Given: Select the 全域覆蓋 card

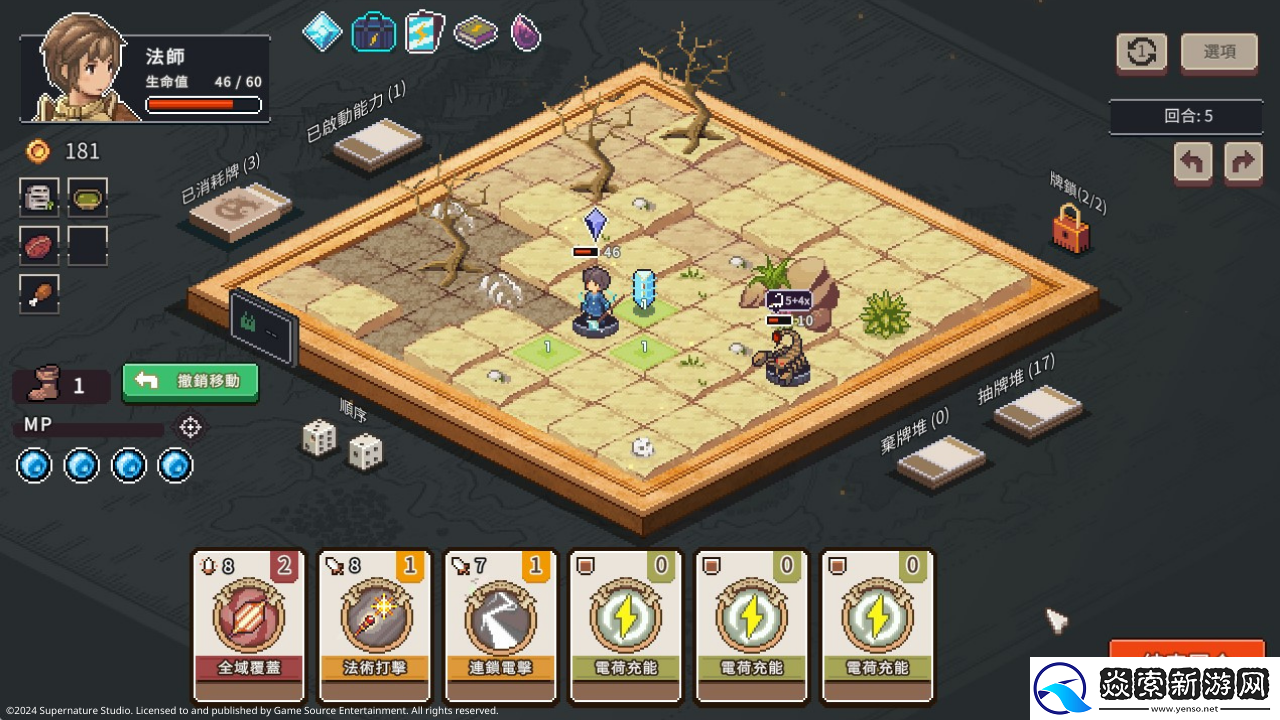Looking at the screenshot, I should pos(246,625).
